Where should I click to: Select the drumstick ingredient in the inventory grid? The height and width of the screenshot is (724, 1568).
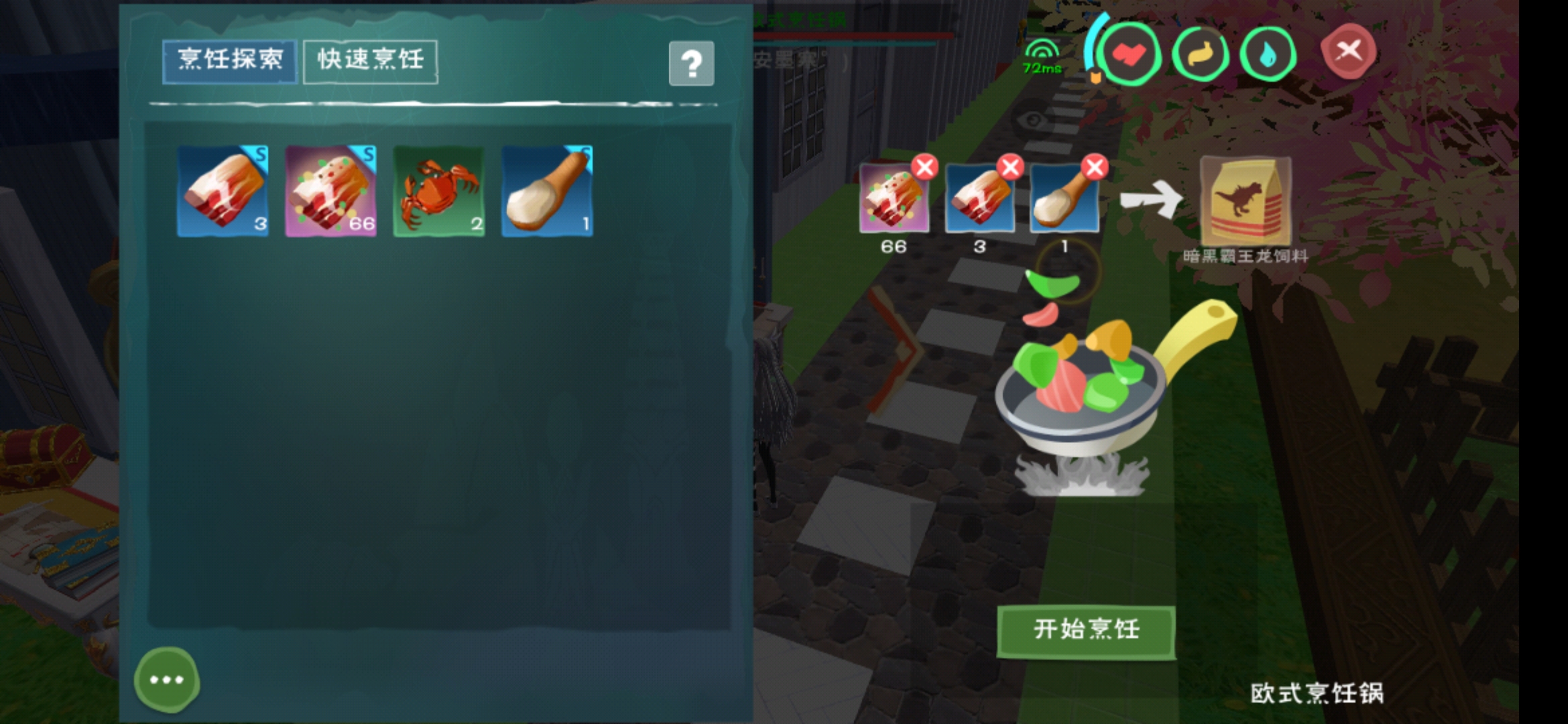click(547, 191)
